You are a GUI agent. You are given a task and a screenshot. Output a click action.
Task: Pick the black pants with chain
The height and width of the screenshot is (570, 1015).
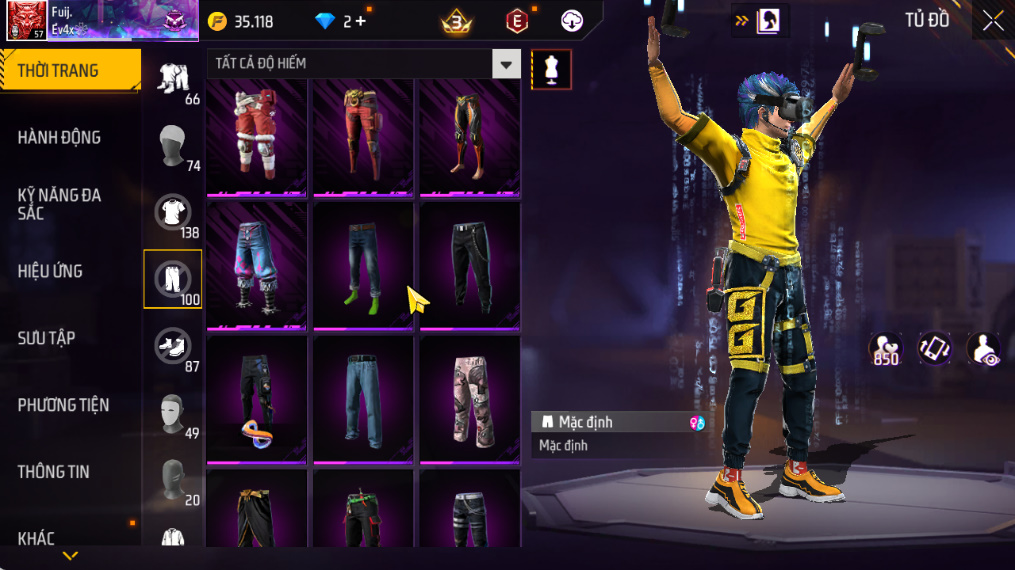(x=469, y=265)
